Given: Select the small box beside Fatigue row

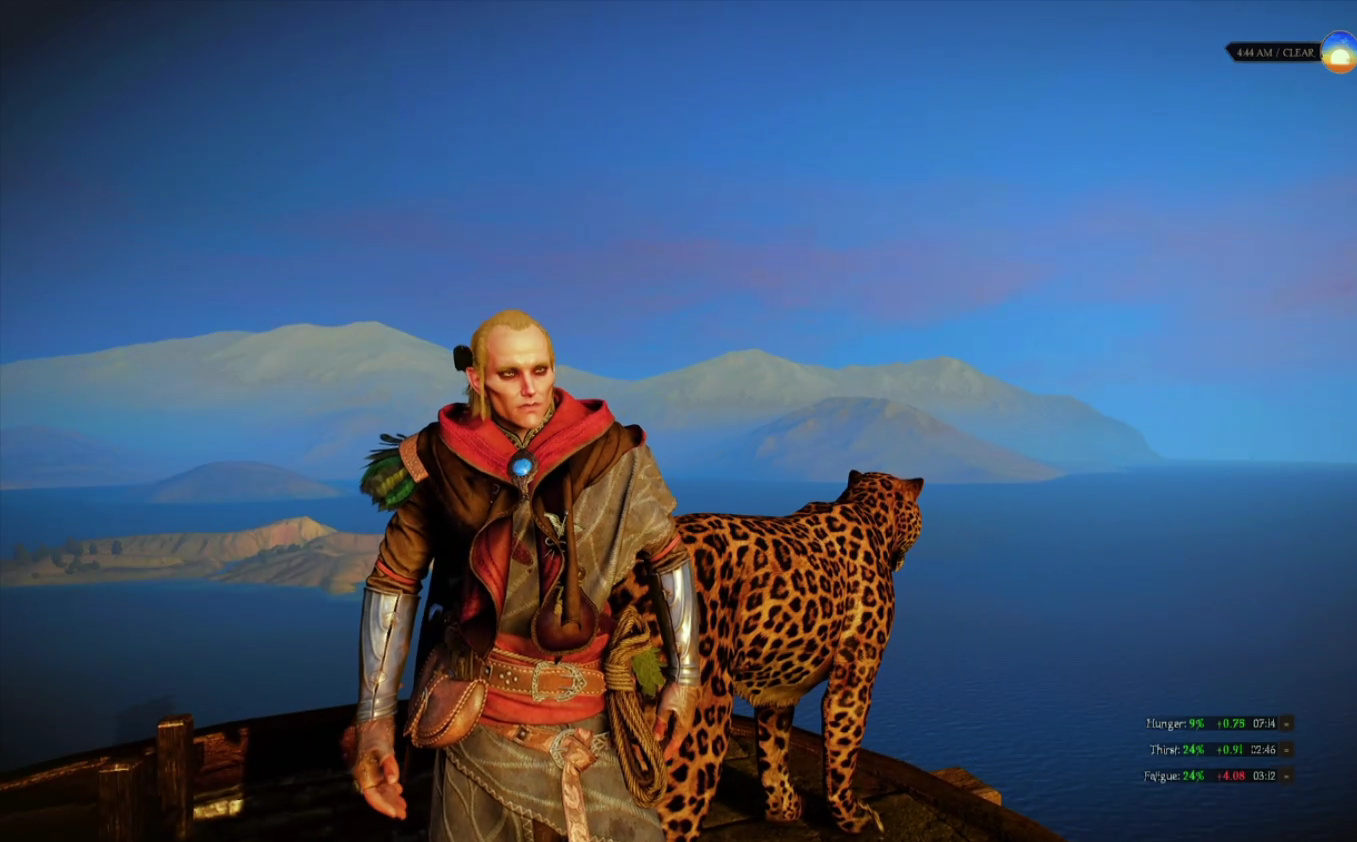Looking at the screenshot, I should pos(1287,775).
